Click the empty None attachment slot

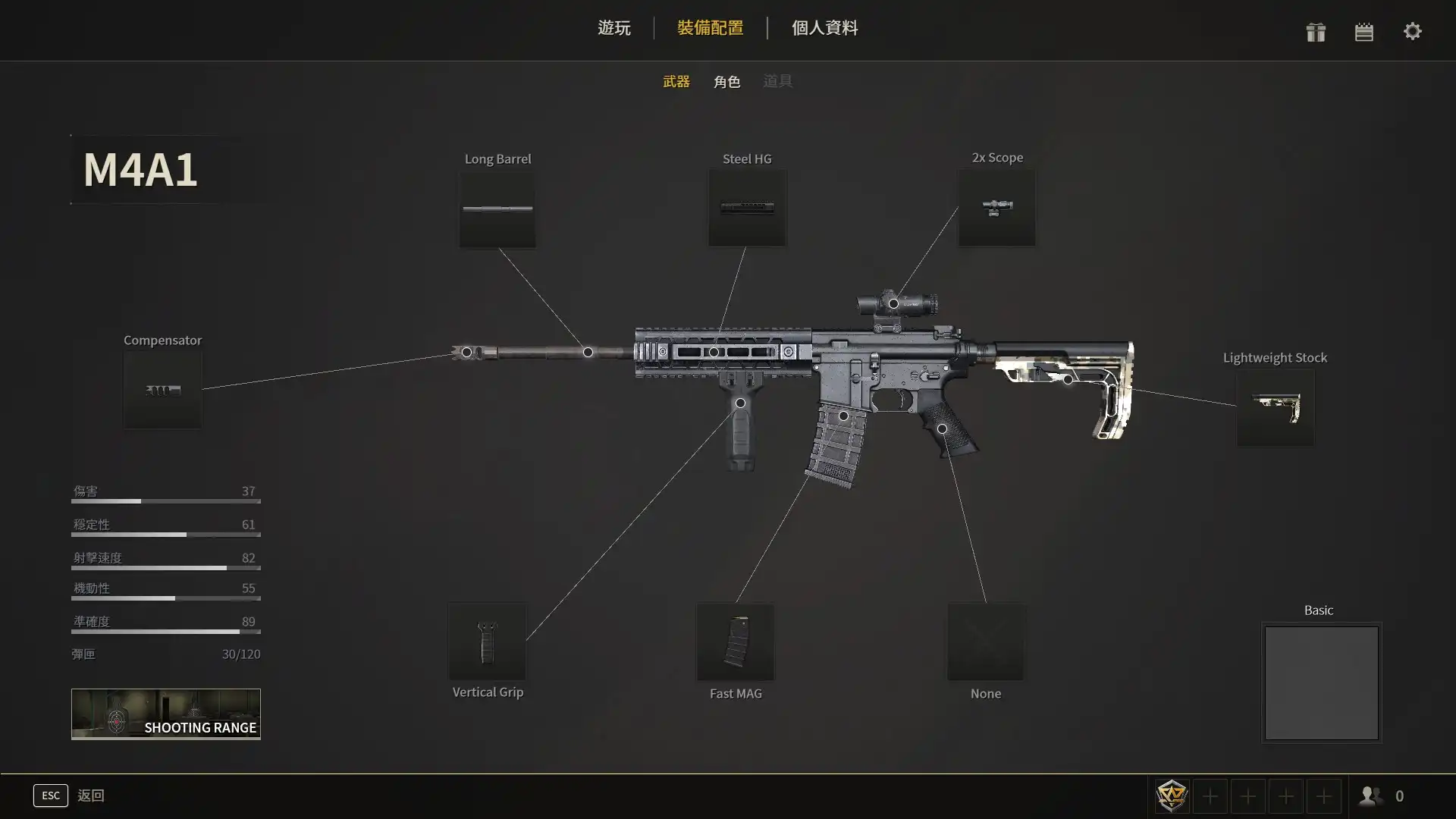(985, 642)
